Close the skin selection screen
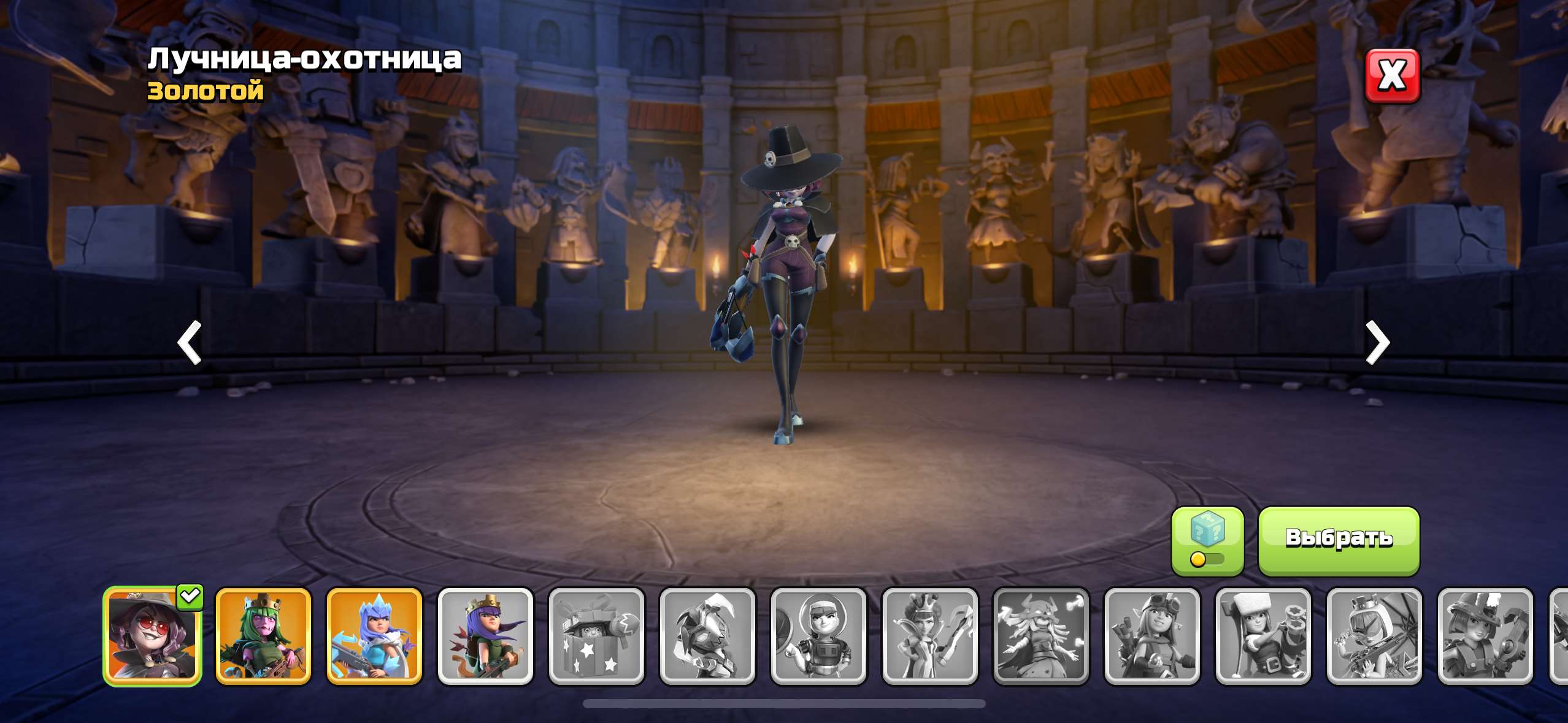The width and height of the screenshot is (1568, 723). pyautogui.click(x=1392, y=76)
